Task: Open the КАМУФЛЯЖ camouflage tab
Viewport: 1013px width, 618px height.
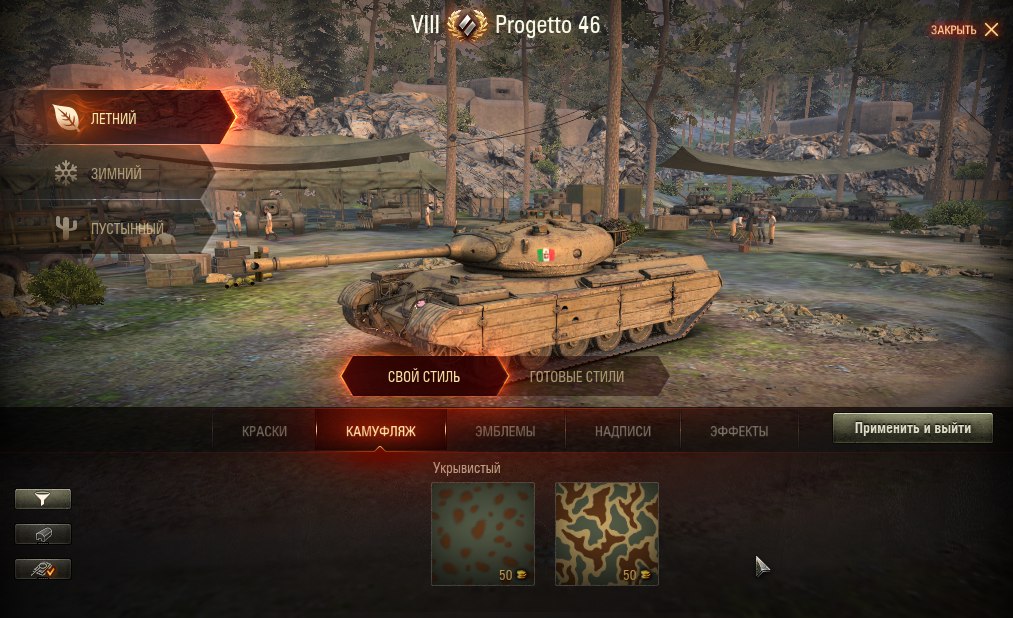Action: click(x=380, y=431)
